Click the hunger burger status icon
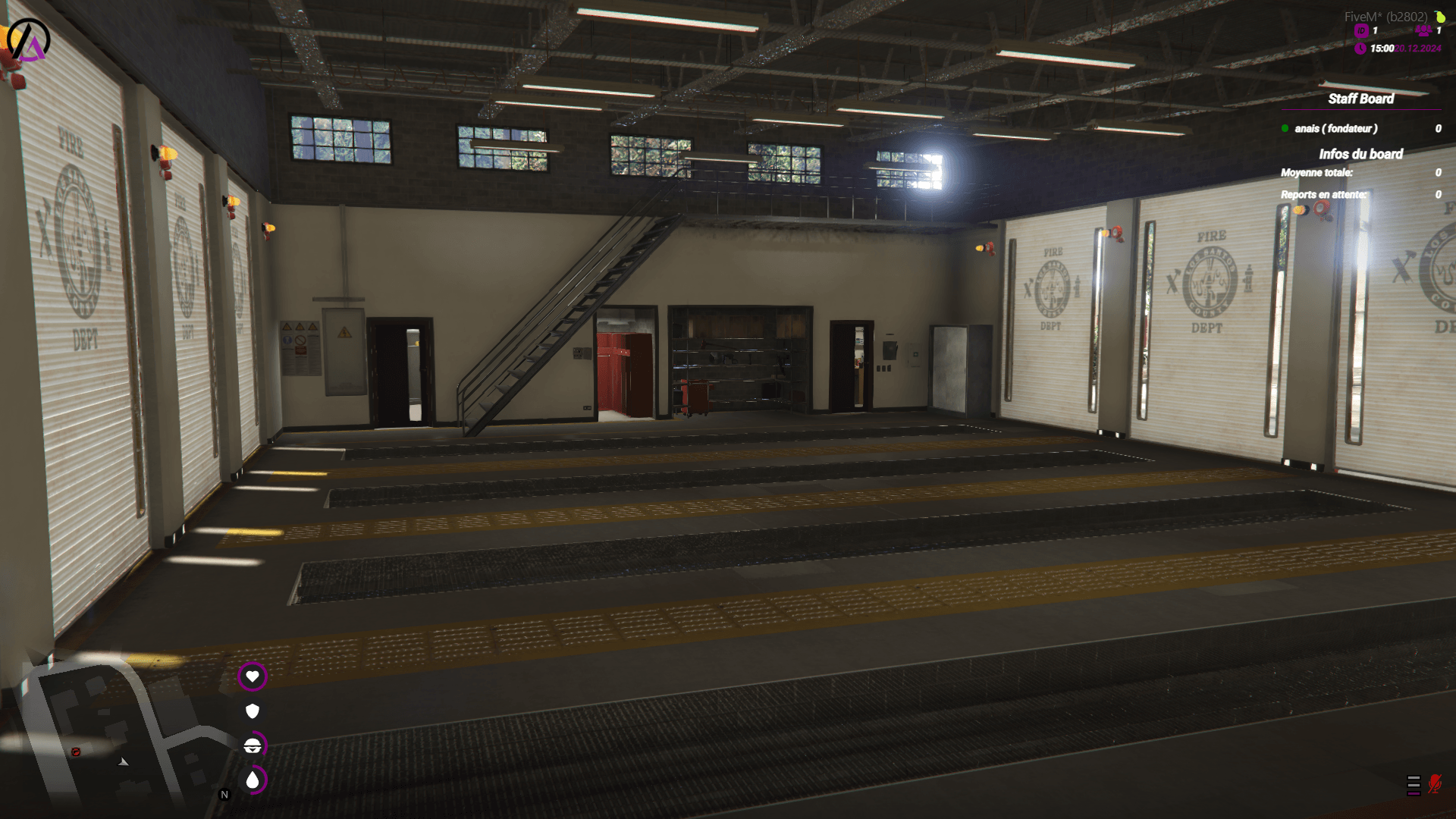 click(x=253, y=745)
